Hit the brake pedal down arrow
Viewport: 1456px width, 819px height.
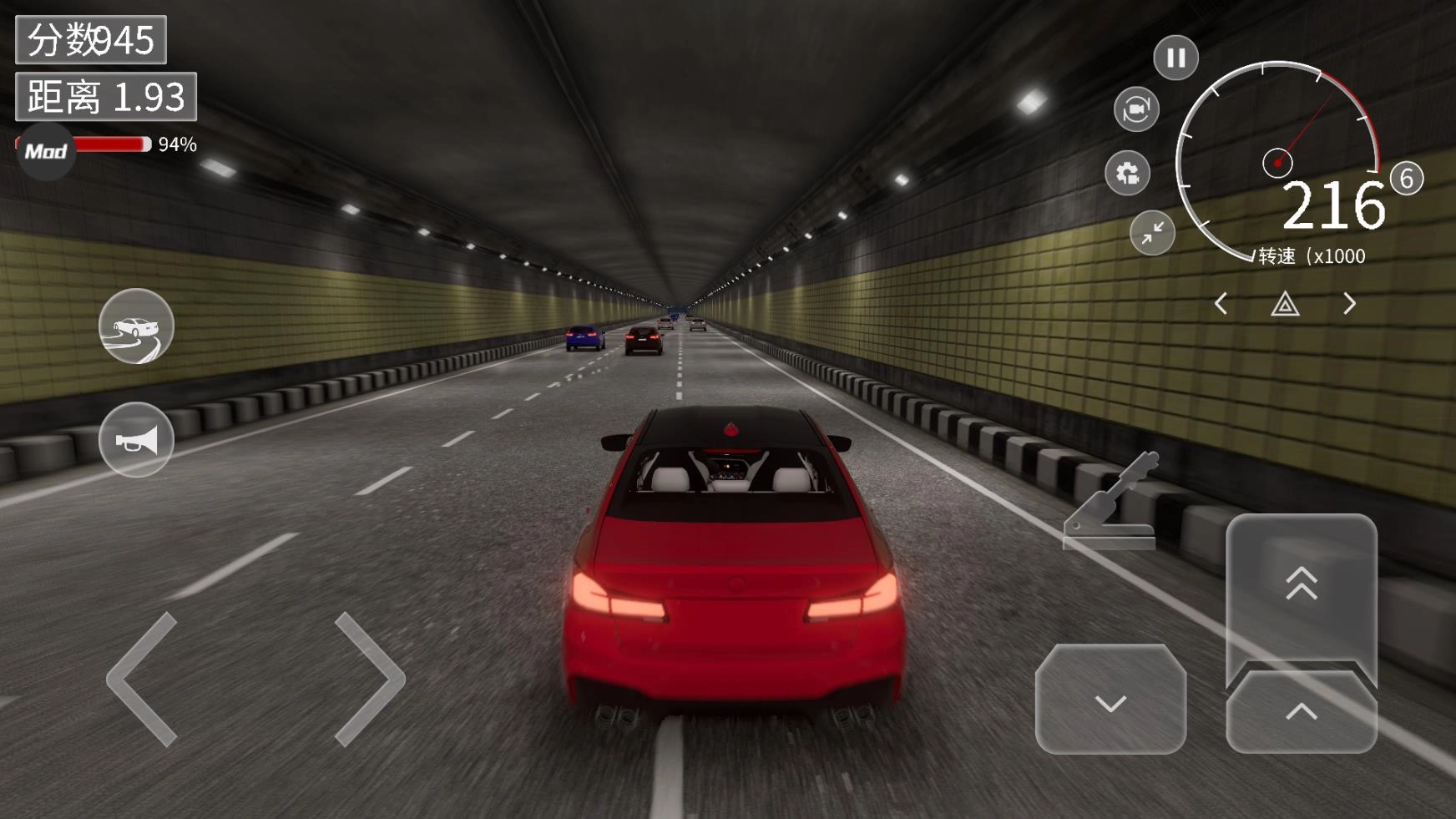pos(1110,700)
